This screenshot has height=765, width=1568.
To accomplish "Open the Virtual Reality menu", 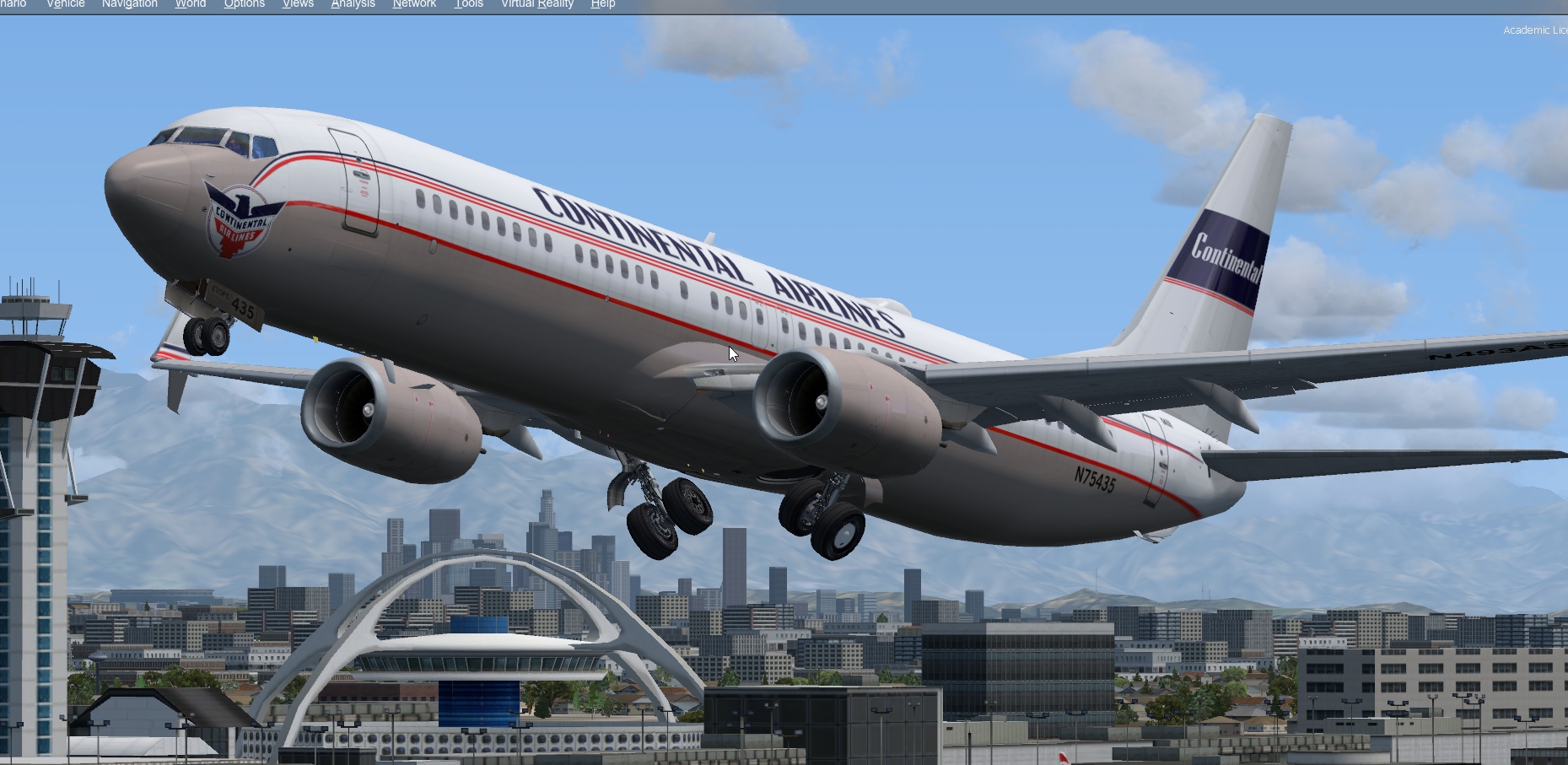I will pyautogui.click(x=537, y=4).
